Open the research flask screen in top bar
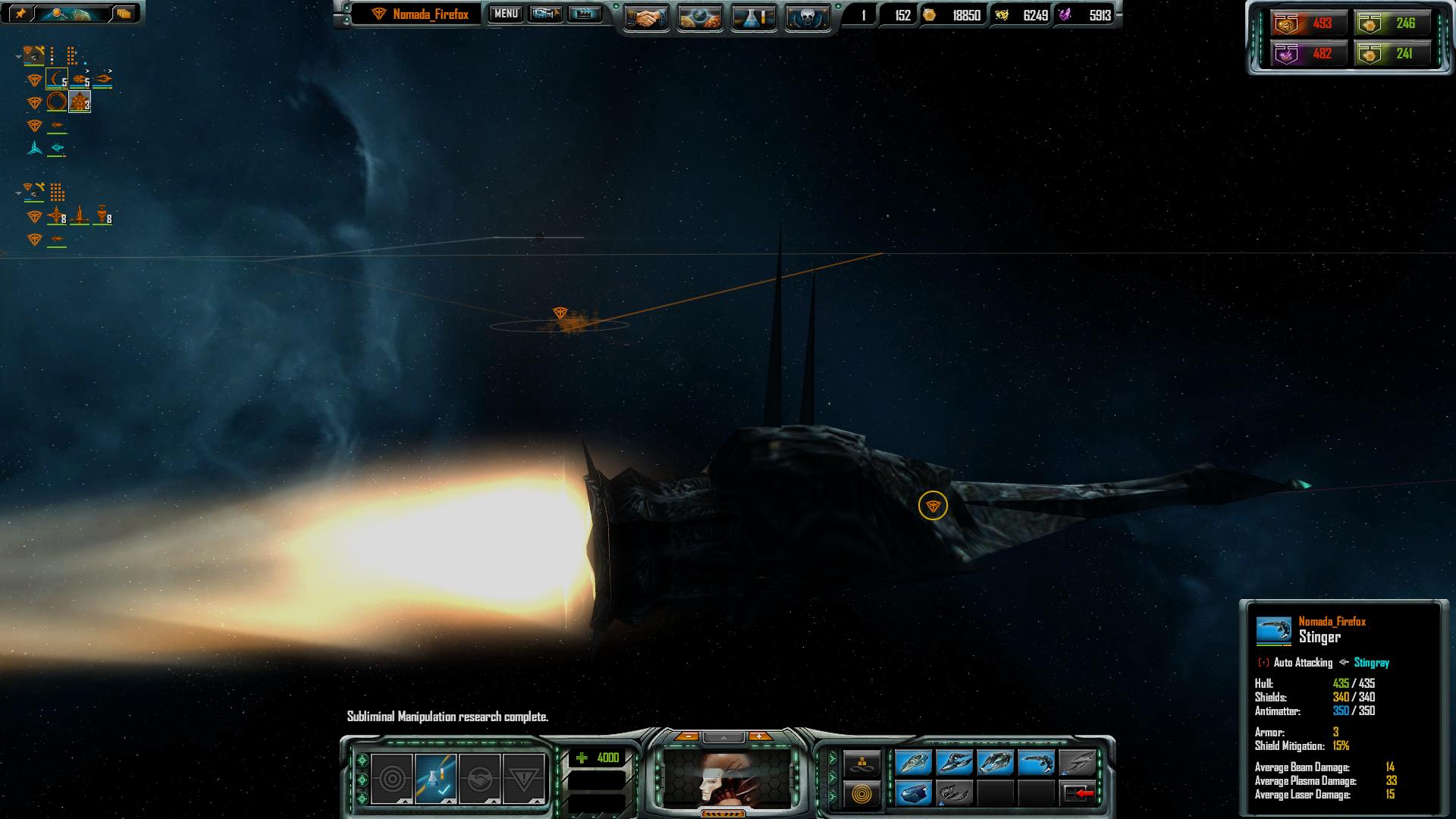Screen dimensions: 1456x819 pos(753,18)
